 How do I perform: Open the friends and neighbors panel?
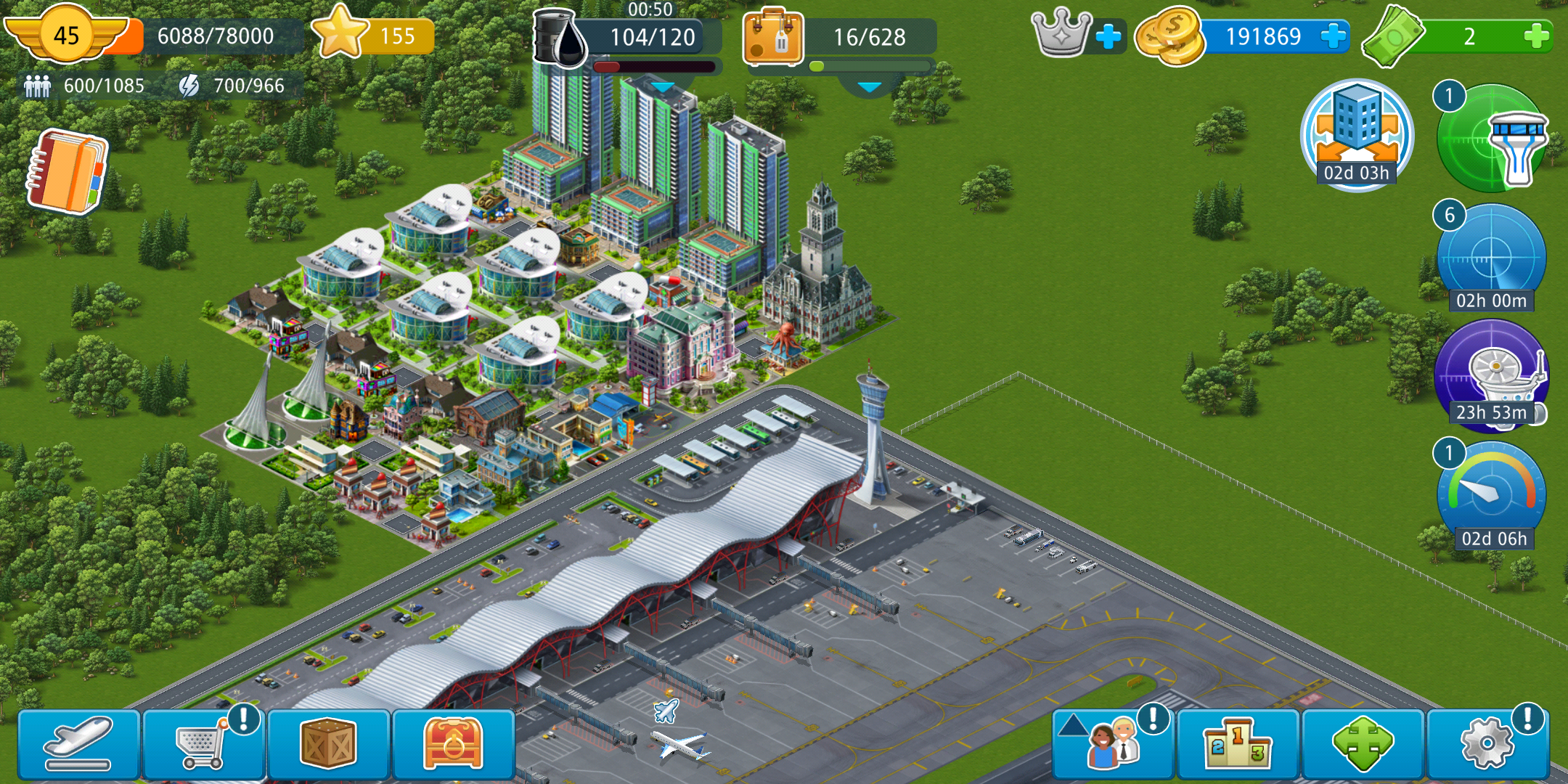click(1112, 745)
